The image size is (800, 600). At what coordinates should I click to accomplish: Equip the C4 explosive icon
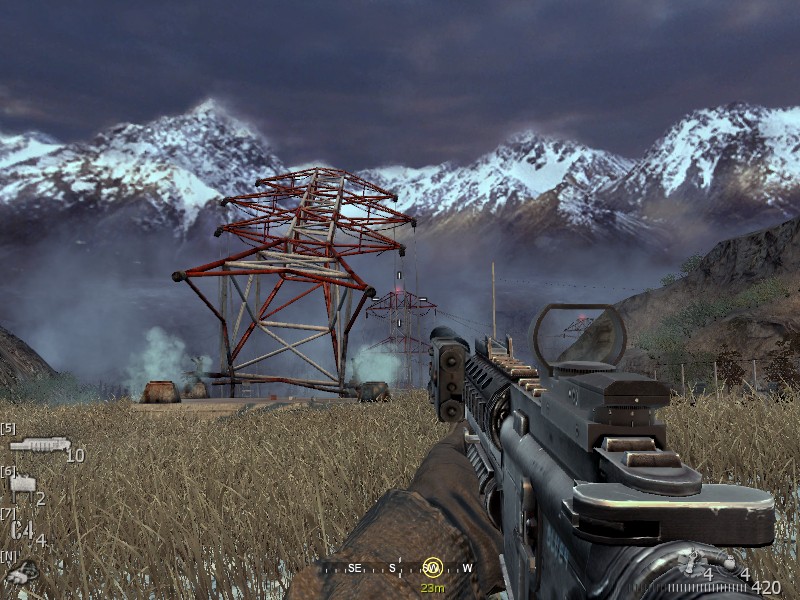[x=22, y=530]
